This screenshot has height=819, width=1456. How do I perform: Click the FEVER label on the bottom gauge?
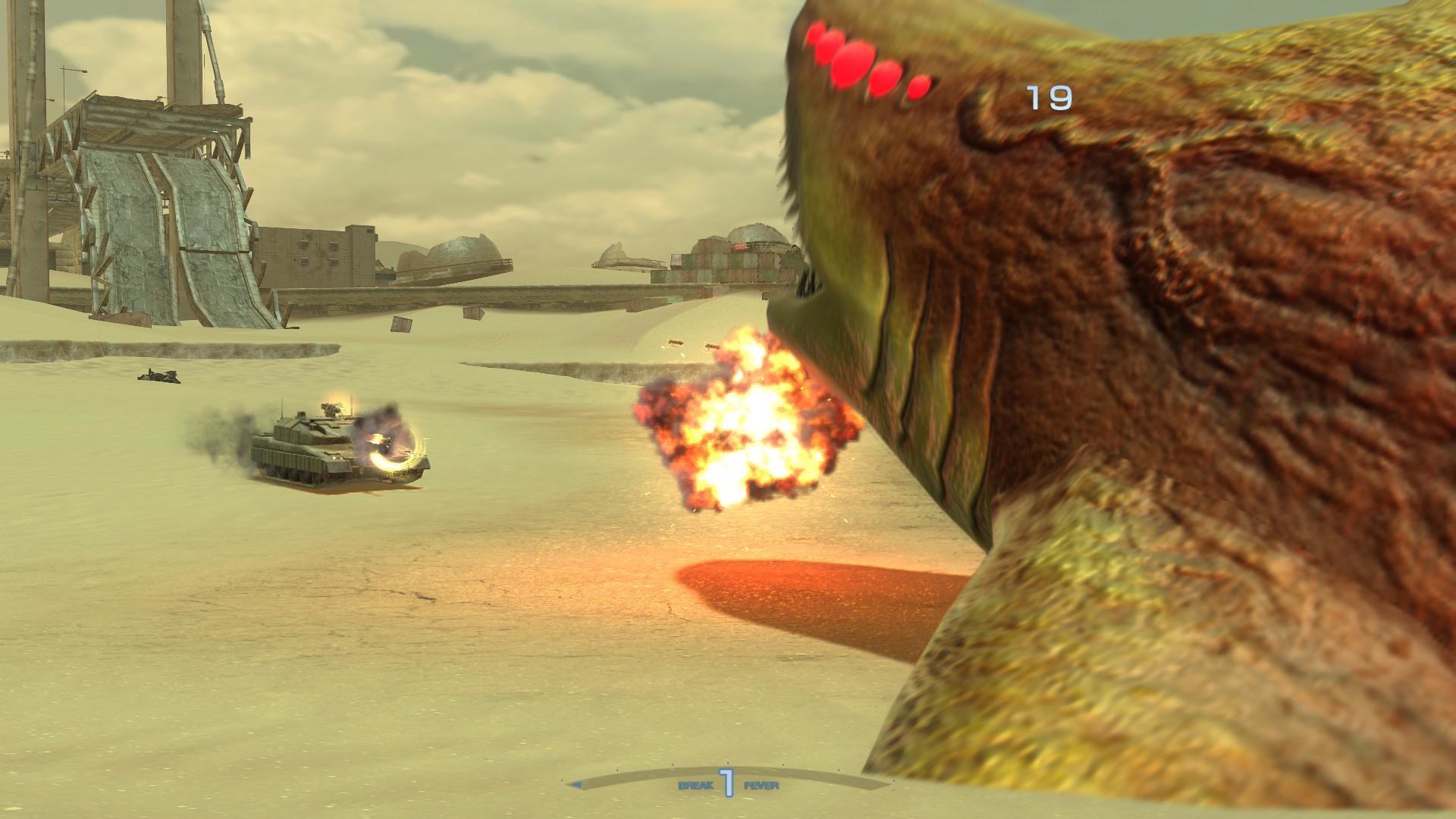tap(761, 785)
